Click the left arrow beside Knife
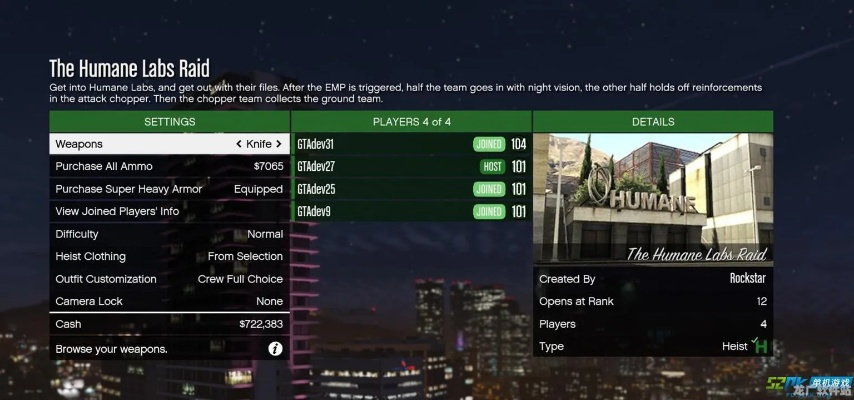This screenshot has height=400, width=854. (239, 144)
